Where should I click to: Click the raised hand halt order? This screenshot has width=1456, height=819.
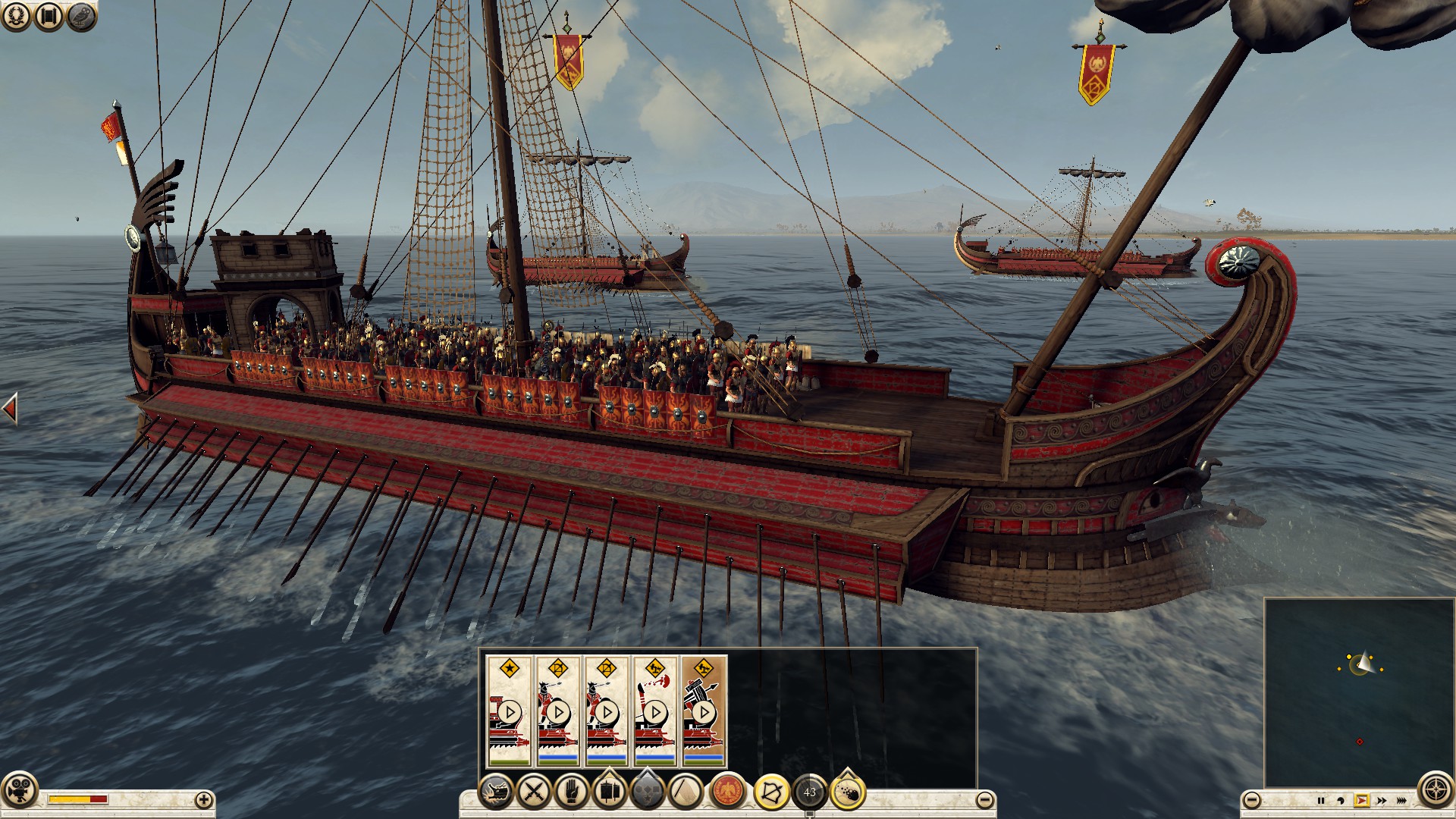coord(572,792)
